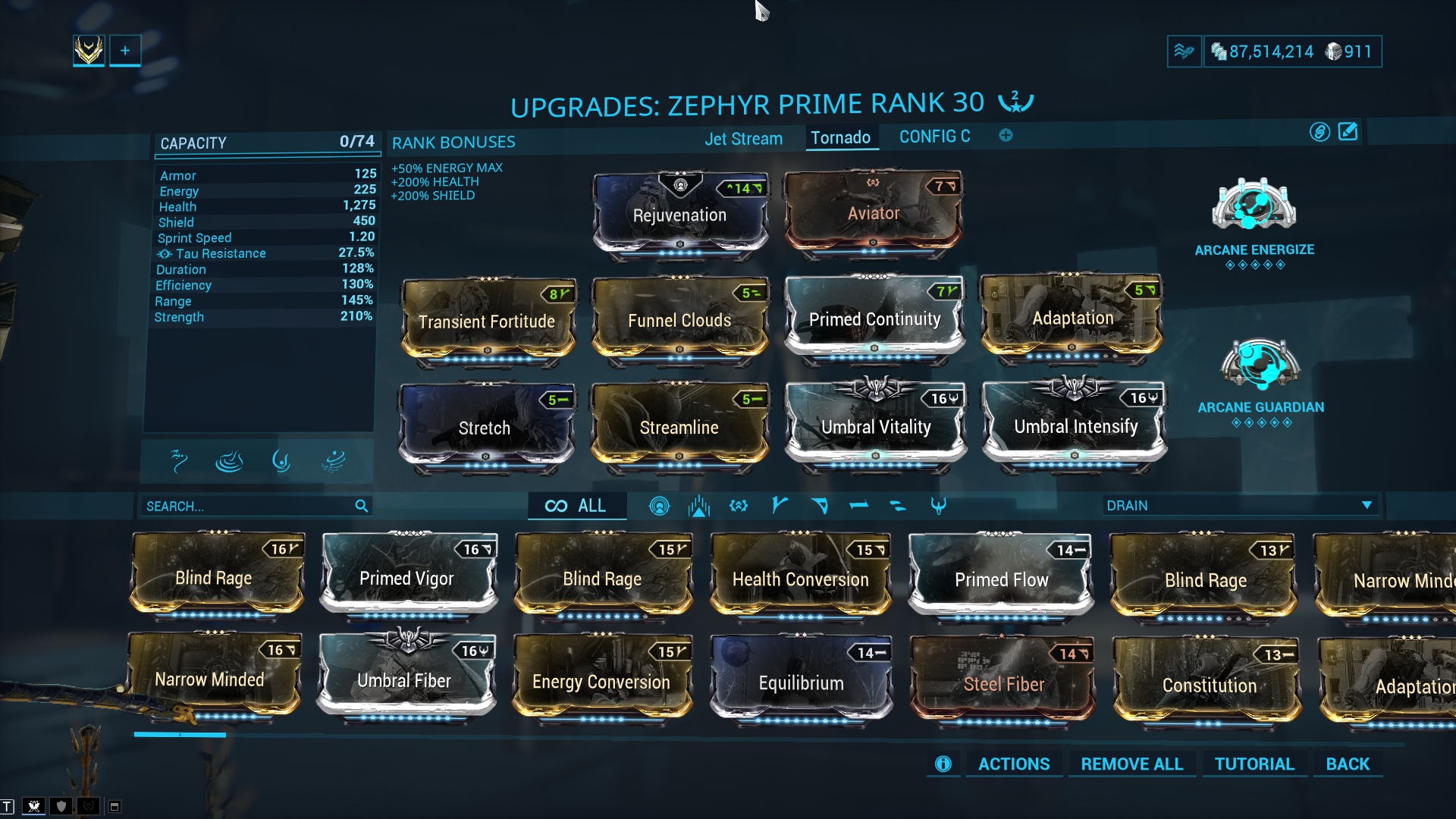Click the REMOVE ALL button
This screenshot has height=819, width=1456.
pyautogui.click(x=1131, y=764)
